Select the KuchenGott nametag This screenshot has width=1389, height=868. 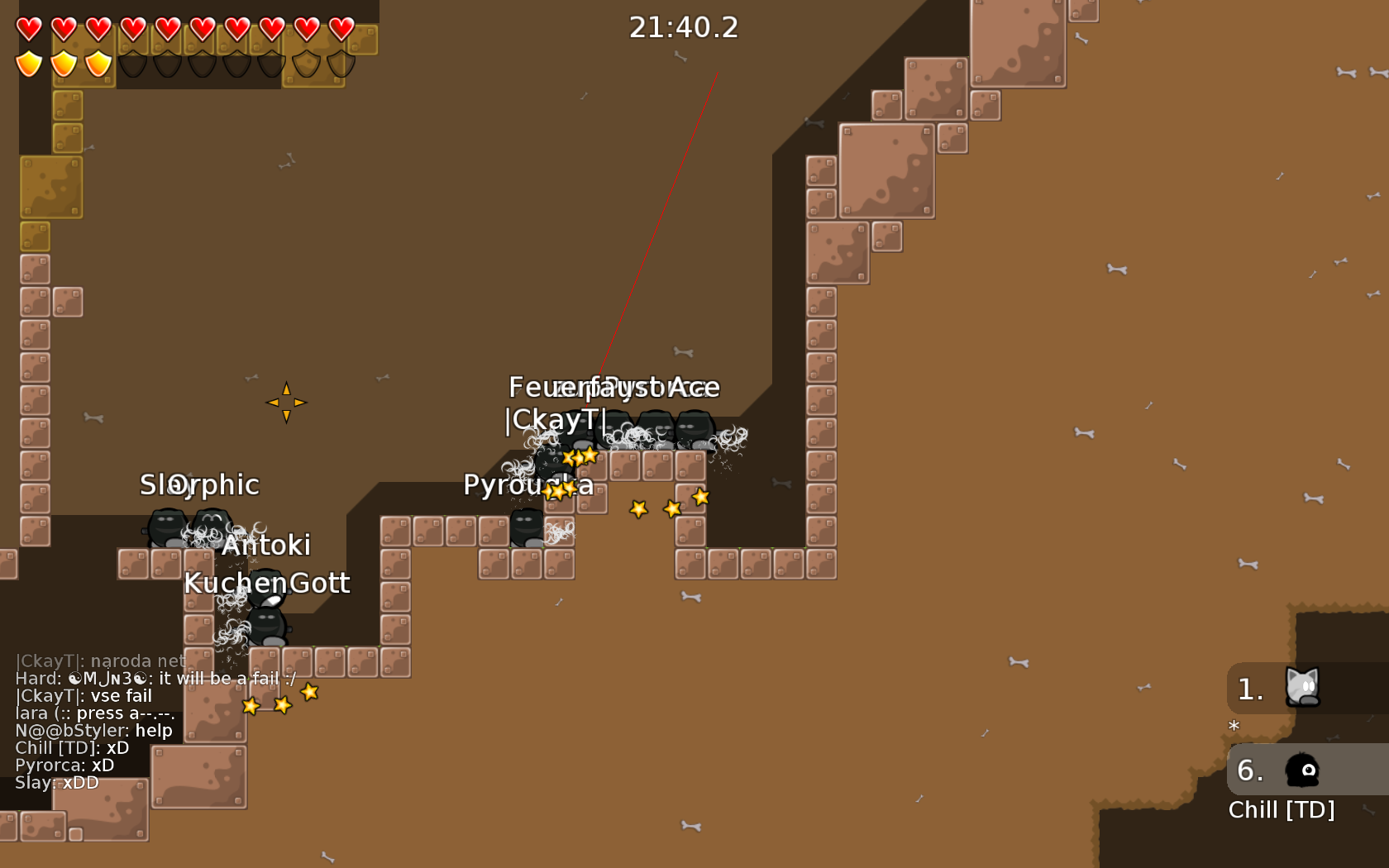click(268, 583)
